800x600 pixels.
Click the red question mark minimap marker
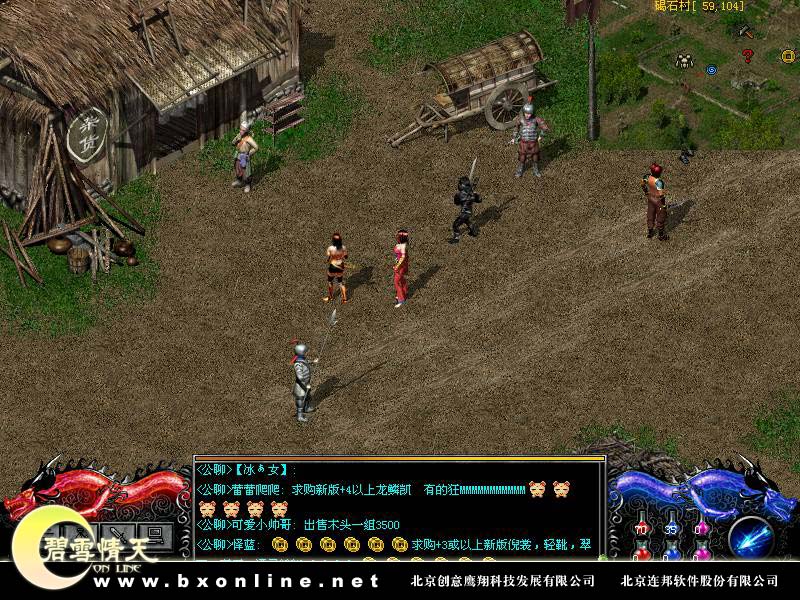746,56
